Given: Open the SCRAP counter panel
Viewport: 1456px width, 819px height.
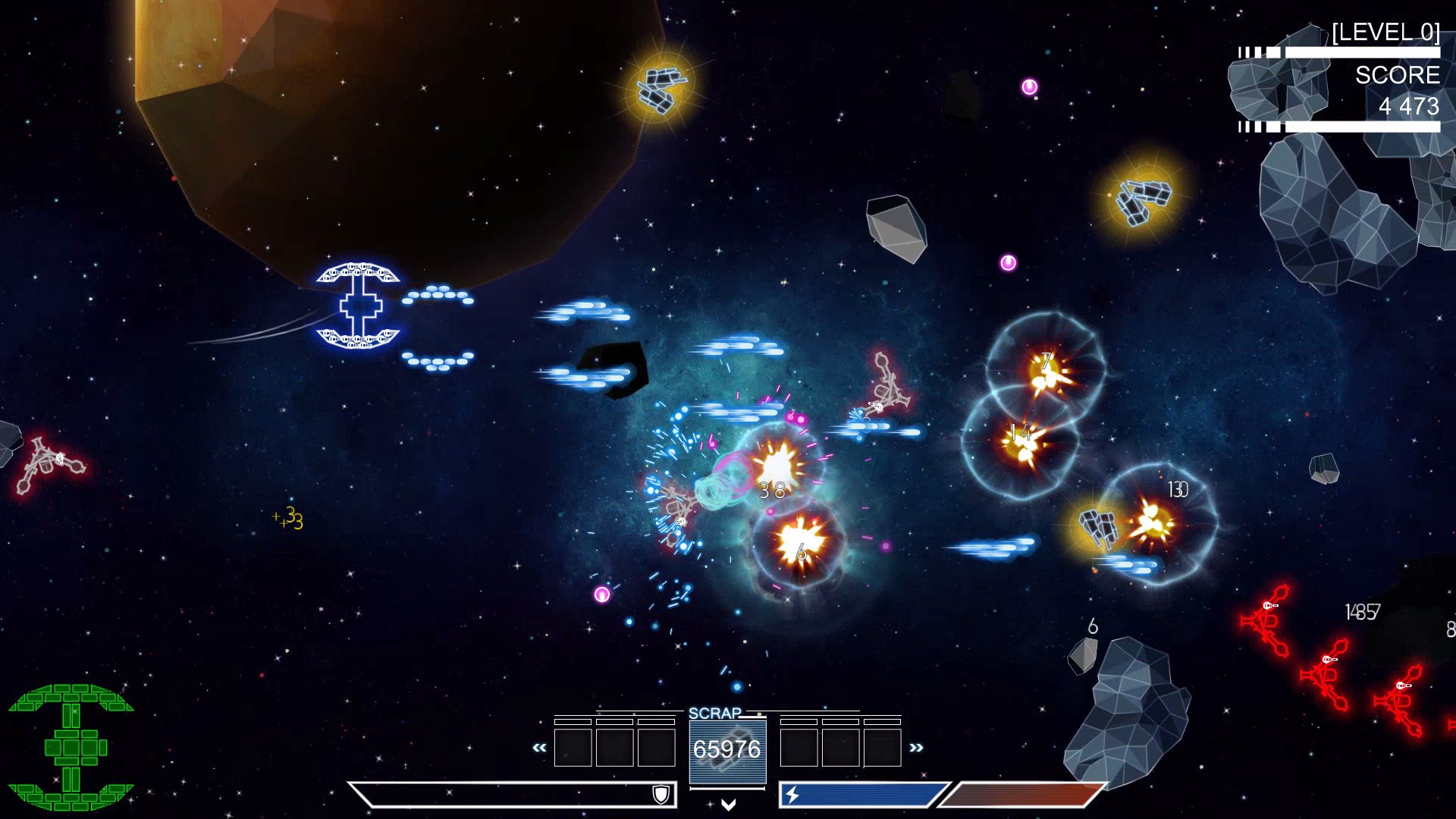Looking at the screenshot, I should click(x=727, y=749).
